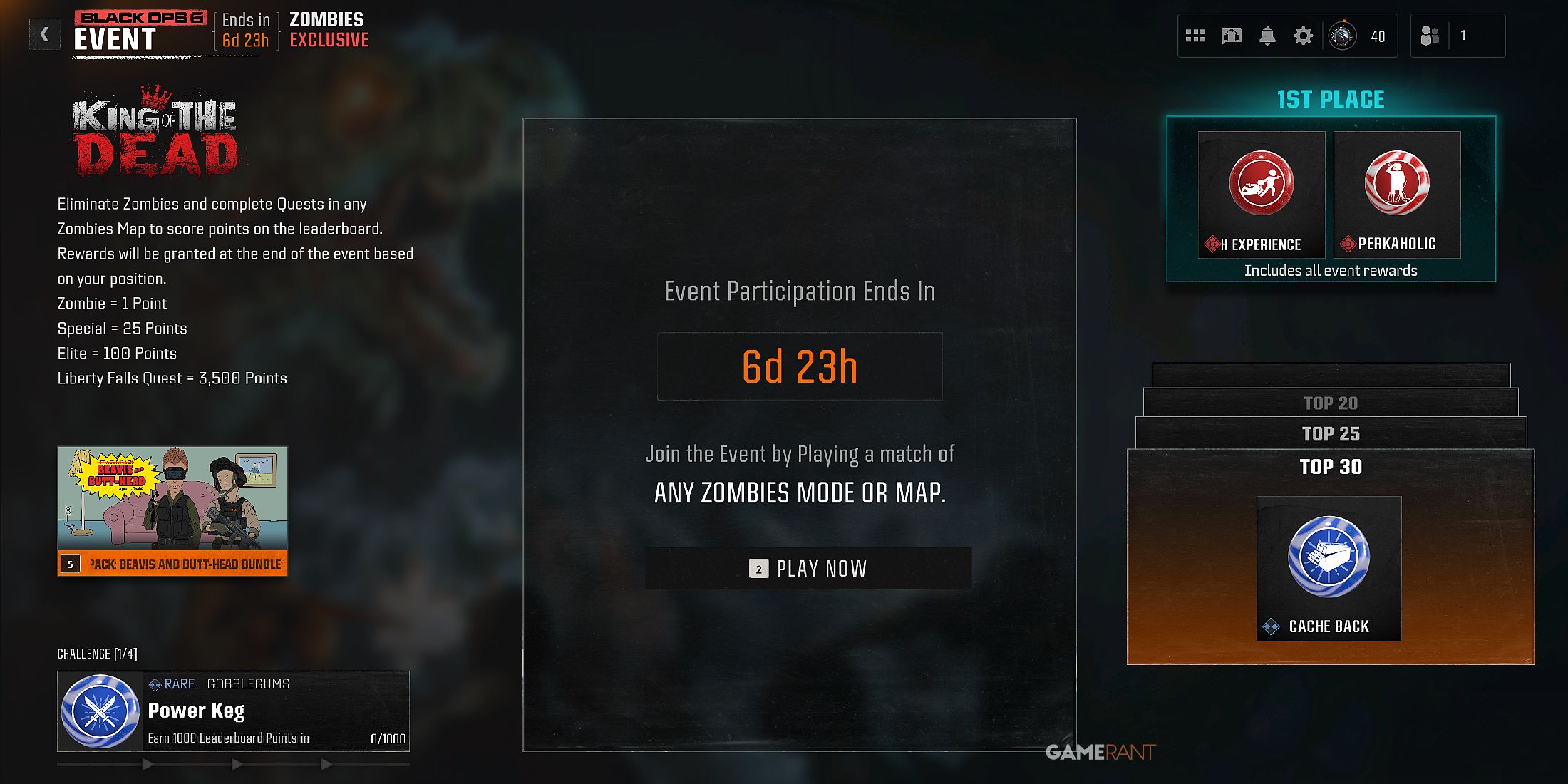Screen dimensions: 1568x784
Task: Open game settings with the gear icon
Action: [x=1303, y=35]
